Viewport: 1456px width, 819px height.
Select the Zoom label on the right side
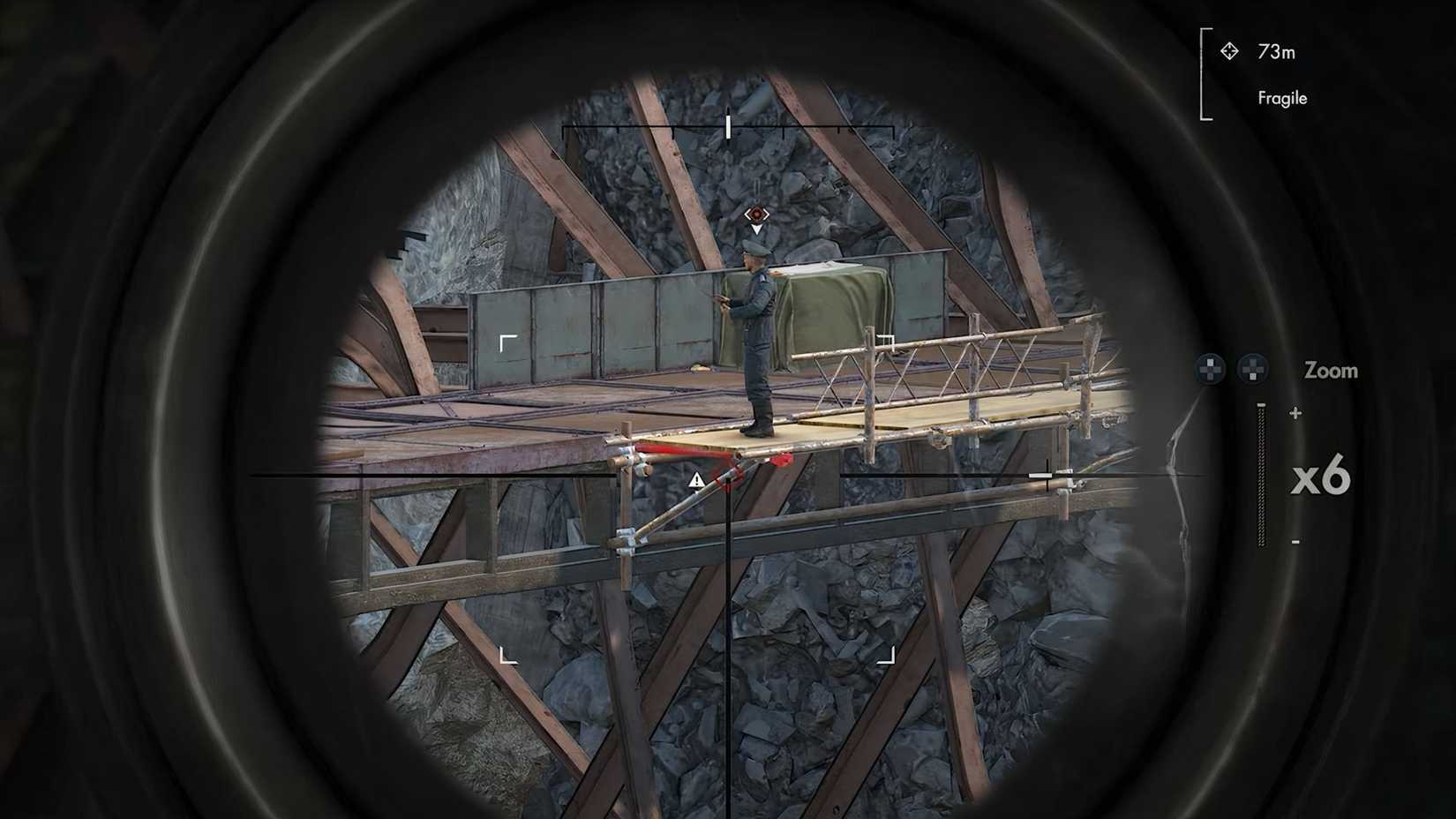[1331, 371]
